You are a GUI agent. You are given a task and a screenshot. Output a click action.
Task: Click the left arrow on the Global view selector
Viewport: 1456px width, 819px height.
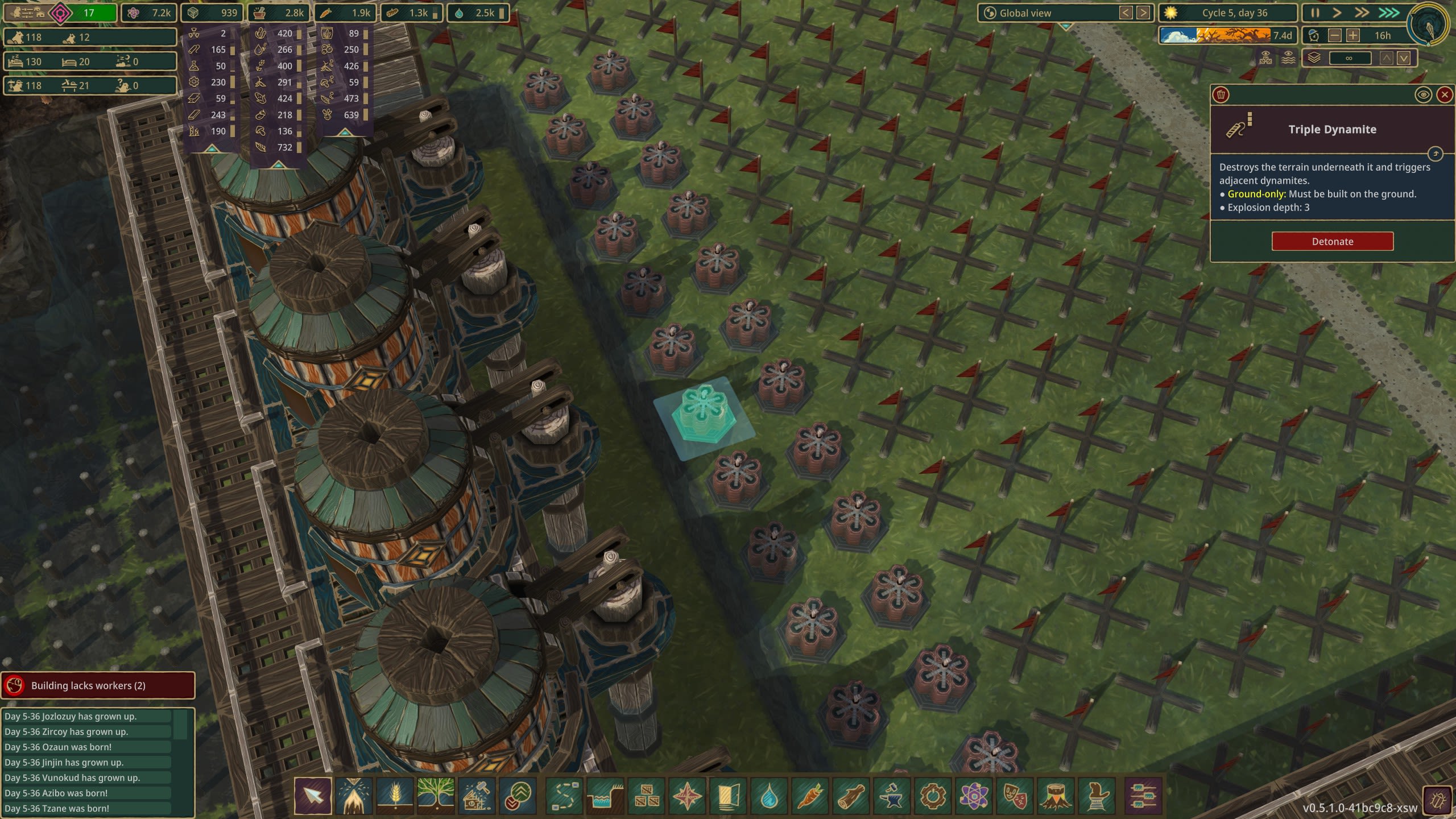click(x=1126, y=13)
